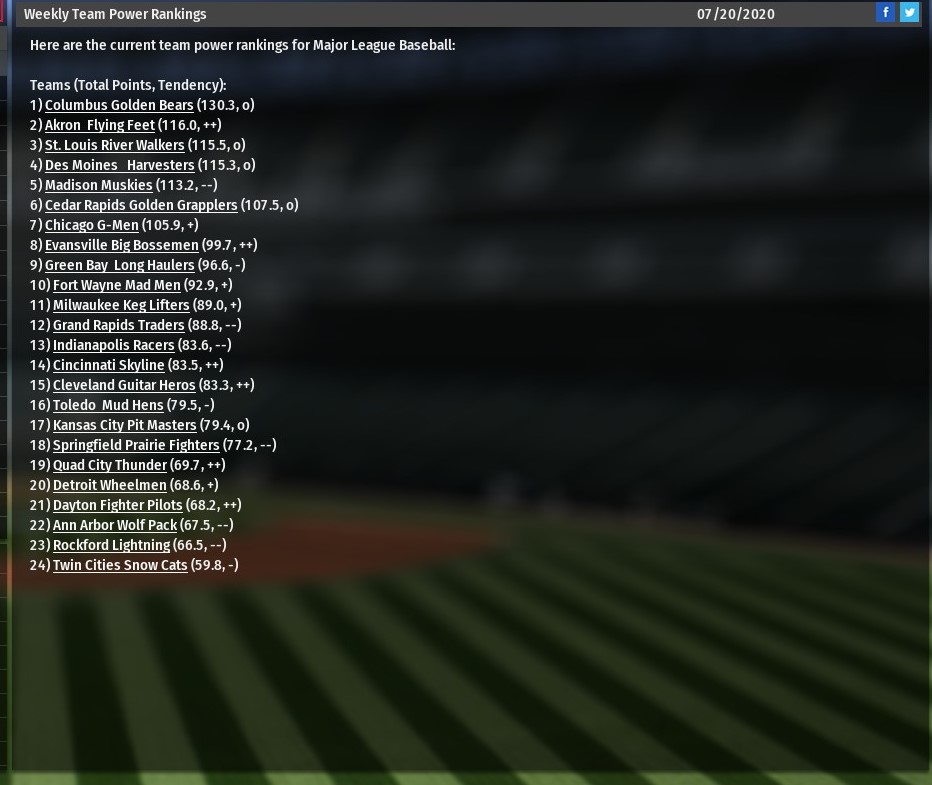The height and width of the screenshot is (785, 932).
Task: Open Cedar Rapids Golden Grapplers link
Action: pyautogui.click(x=141, y=205)
